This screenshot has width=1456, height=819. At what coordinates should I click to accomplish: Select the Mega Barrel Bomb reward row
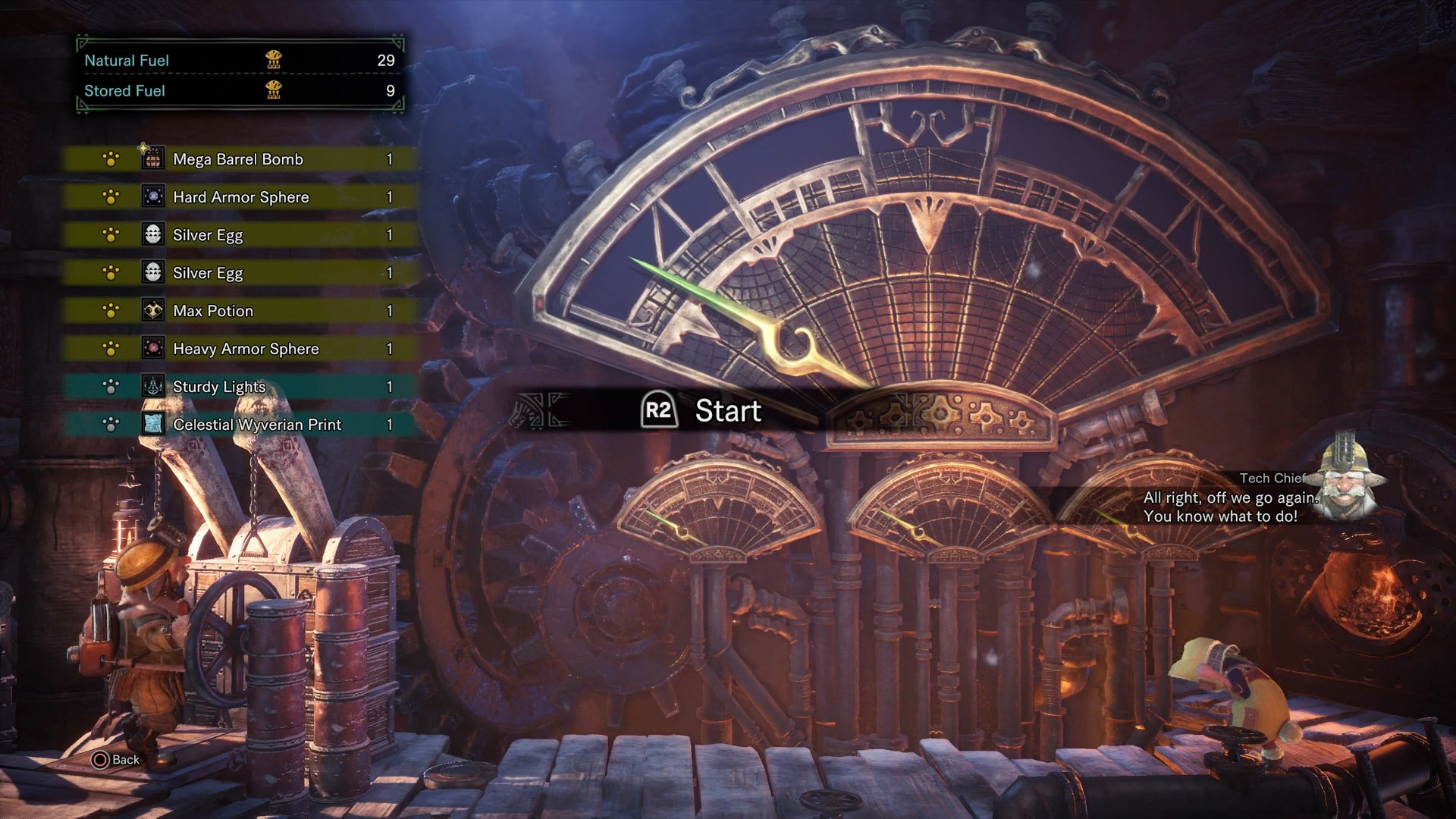pyautogui.click(x=238, y=159)
